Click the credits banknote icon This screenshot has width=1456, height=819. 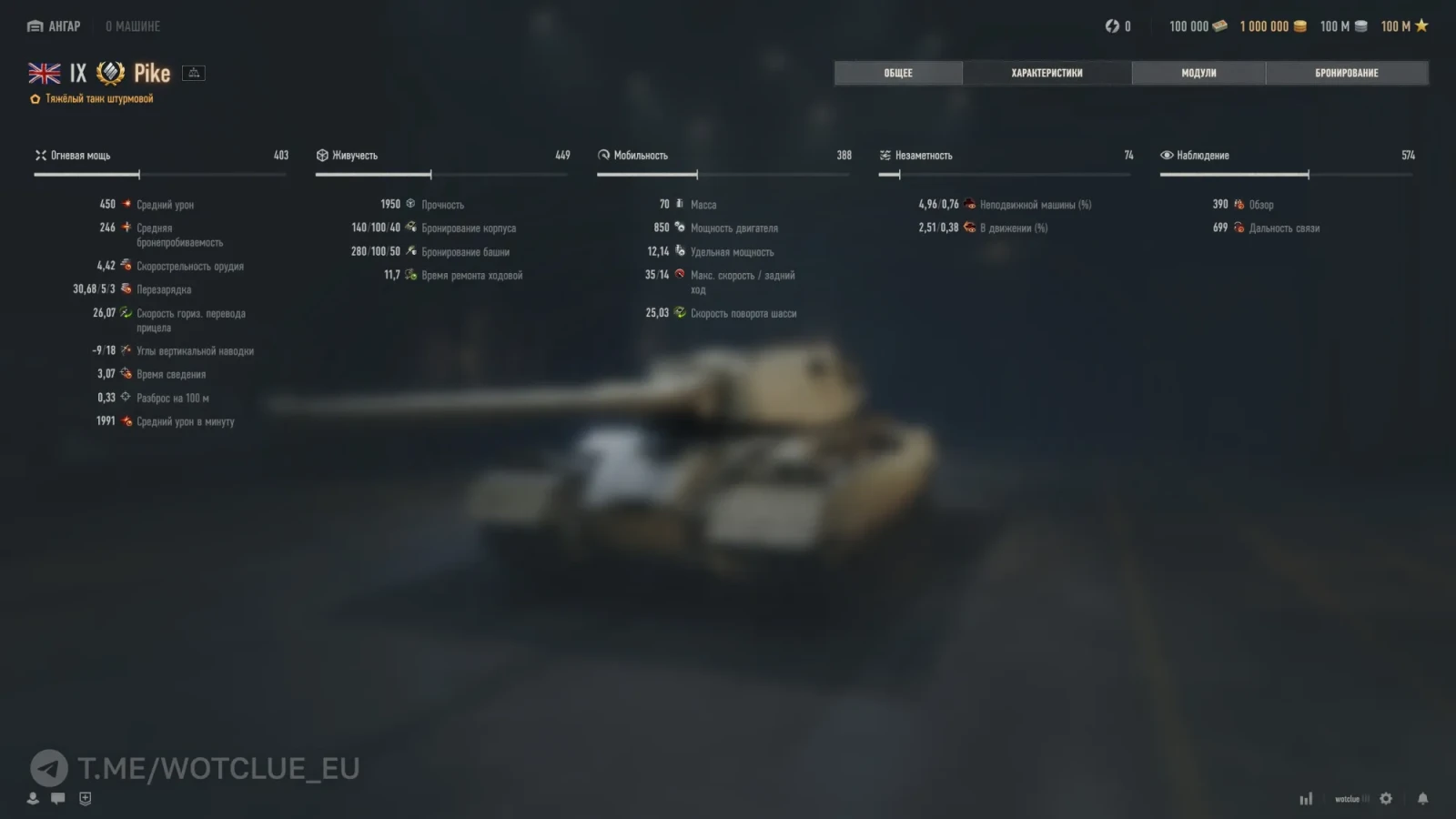click(x=1218, y=25)
